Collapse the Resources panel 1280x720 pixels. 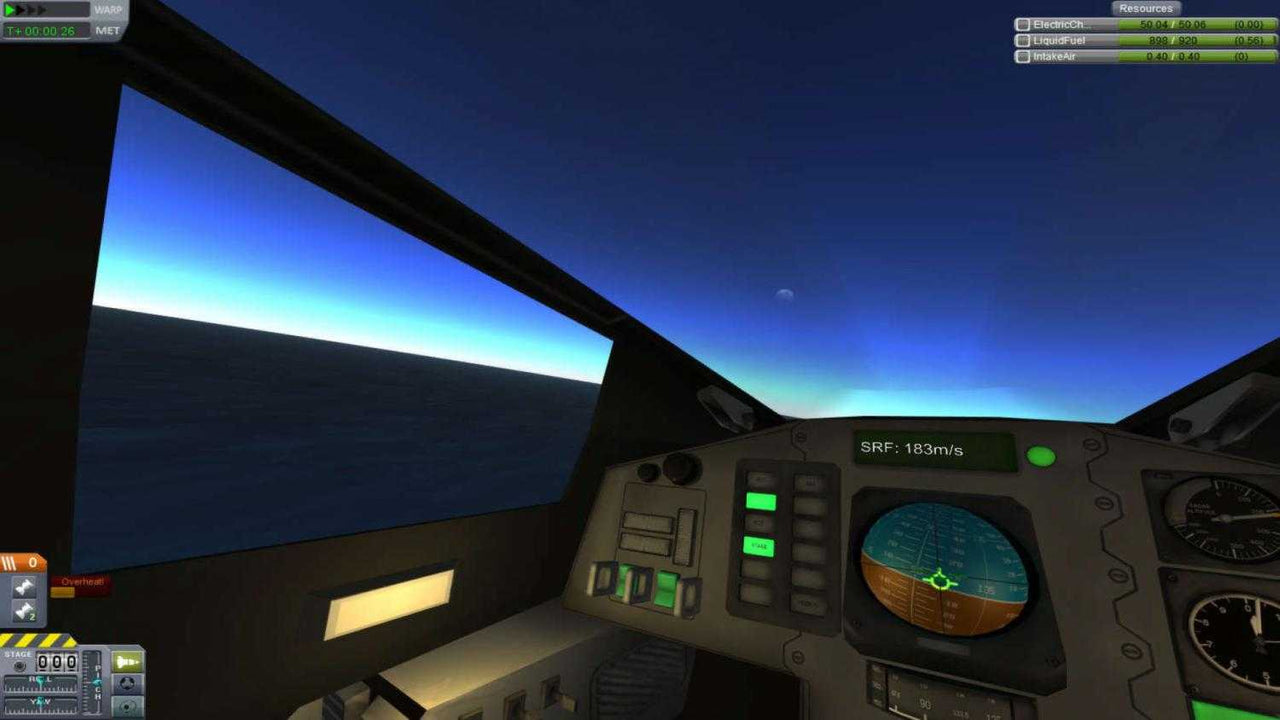1146,8
